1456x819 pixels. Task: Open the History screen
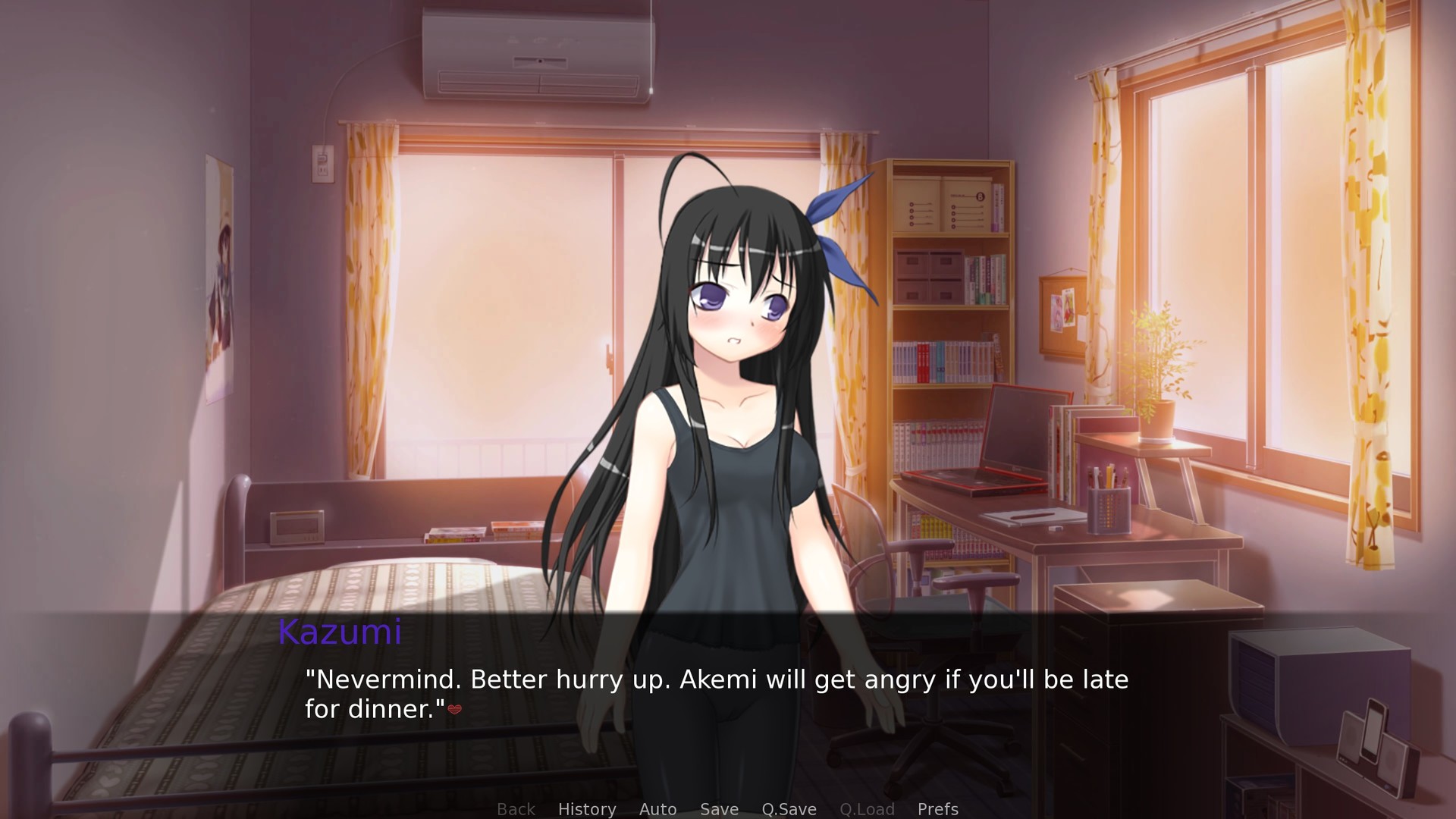(x=587, y=809)
